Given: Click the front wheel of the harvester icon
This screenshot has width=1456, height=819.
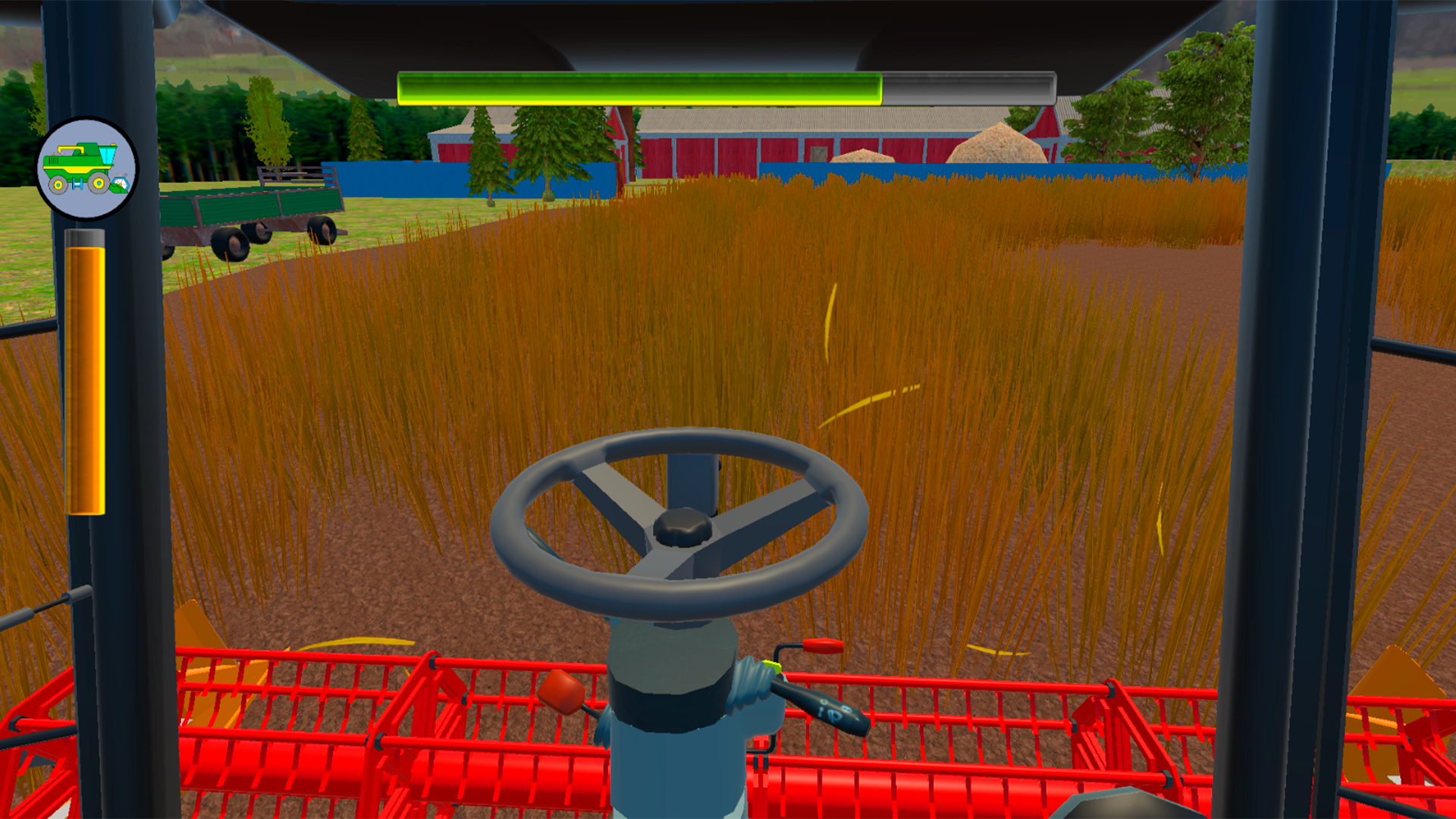Looking at the screenshot, I should [x=99, y=184].
